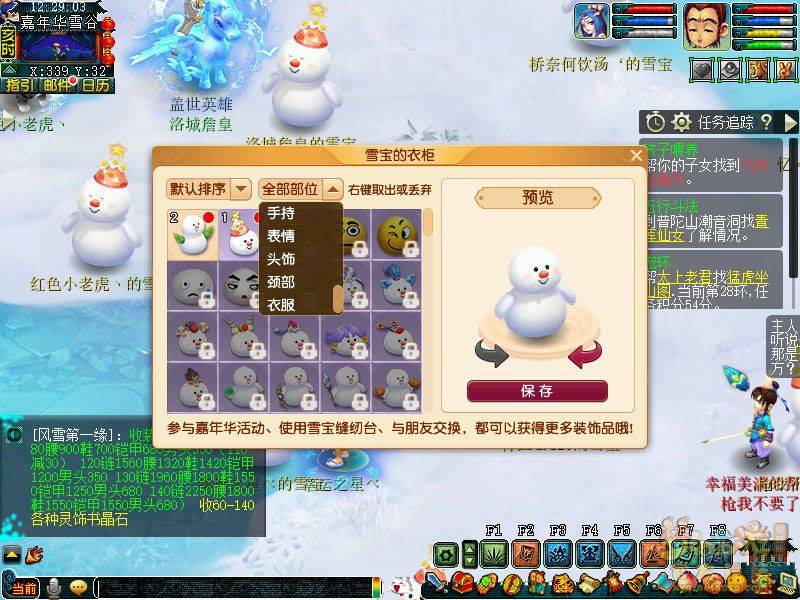Screen dimensions: 800x600
Task: Rotate the snowman preview with the grey arrow
Action: [491, 353]
